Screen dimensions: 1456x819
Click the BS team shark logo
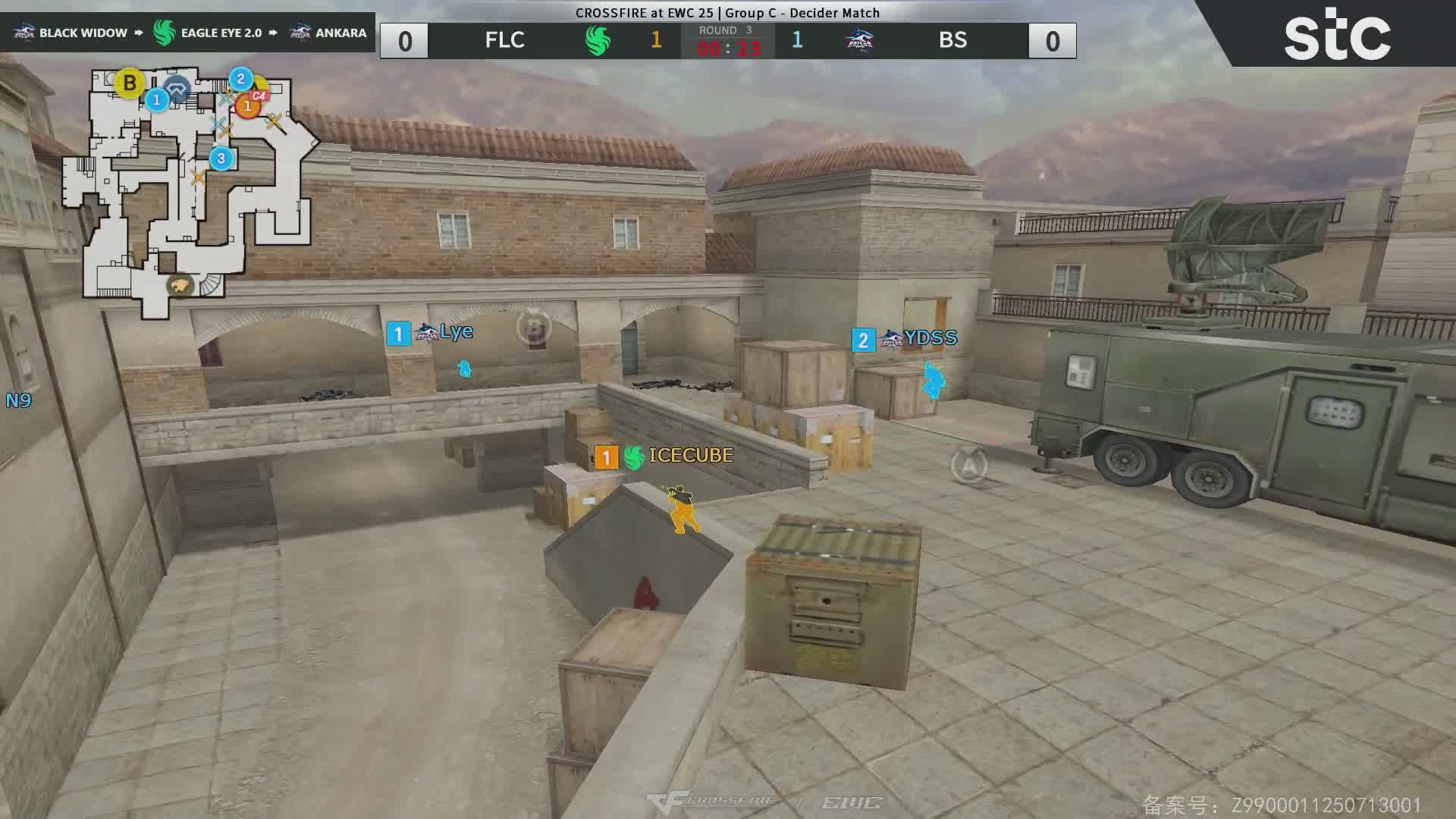859,41
